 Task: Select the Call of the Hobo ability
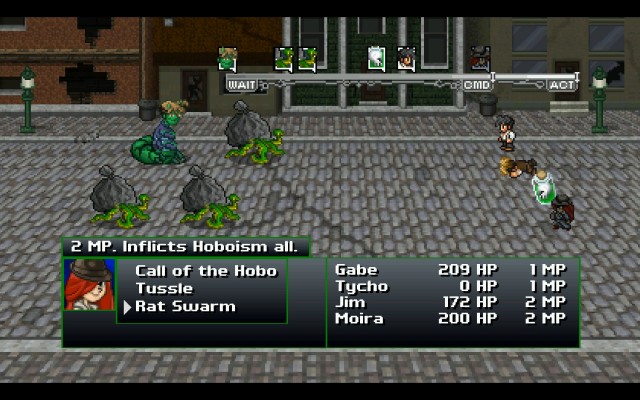[x=205, y=271]
